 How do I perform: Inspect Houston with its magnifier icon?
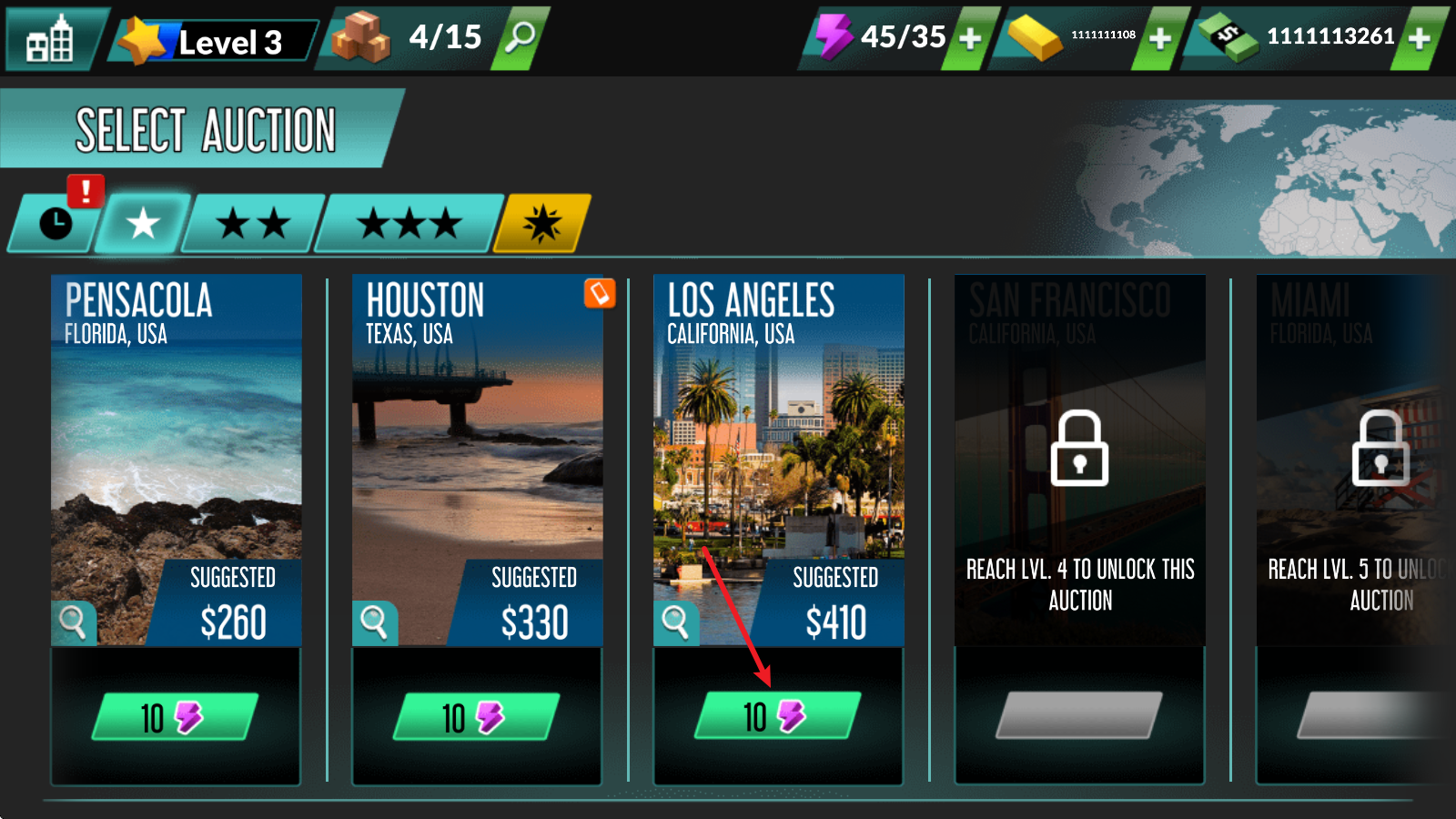tap(374, 622)
